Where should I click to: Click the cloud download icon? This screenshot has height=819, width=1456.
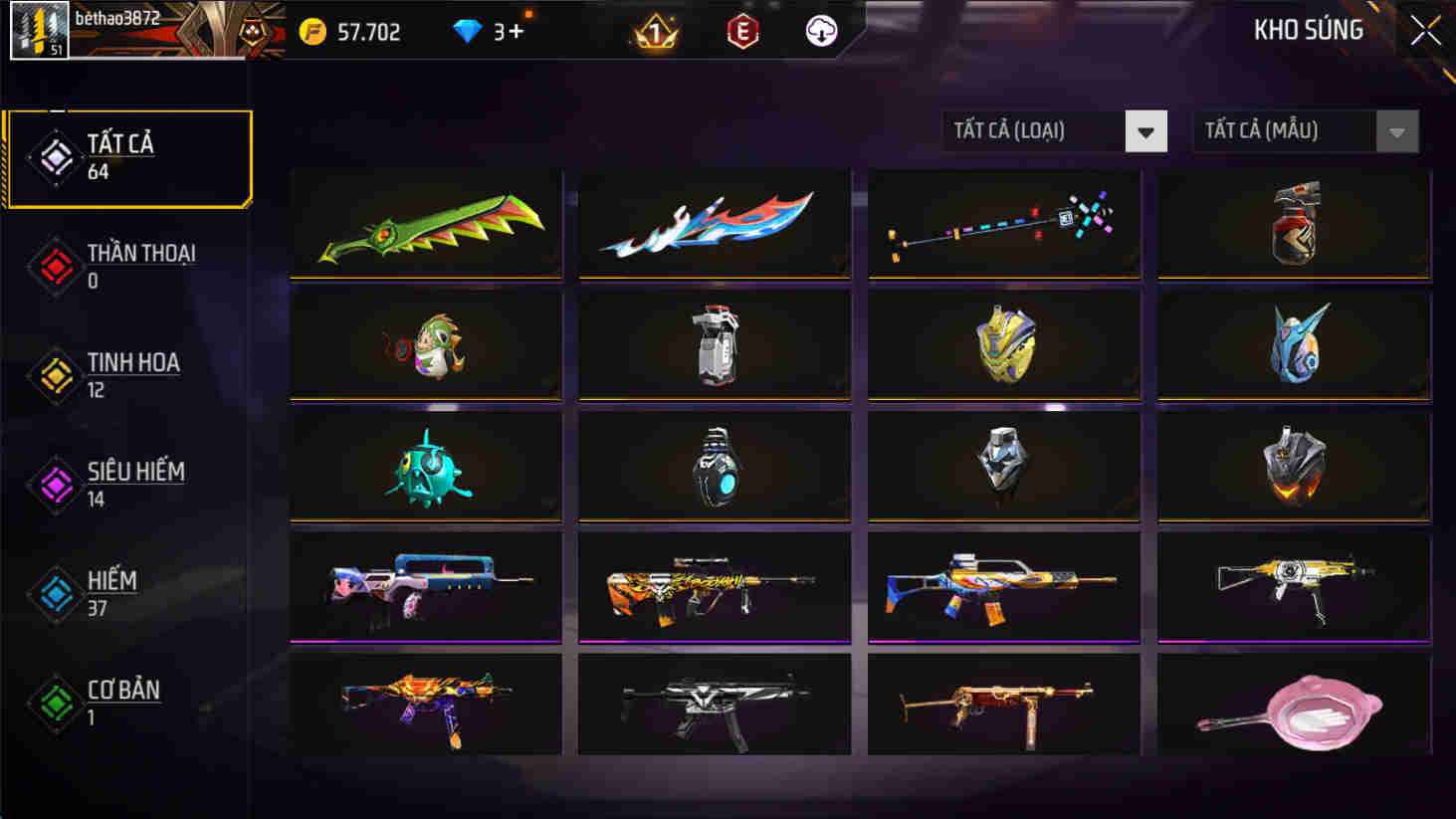point(818,31)
